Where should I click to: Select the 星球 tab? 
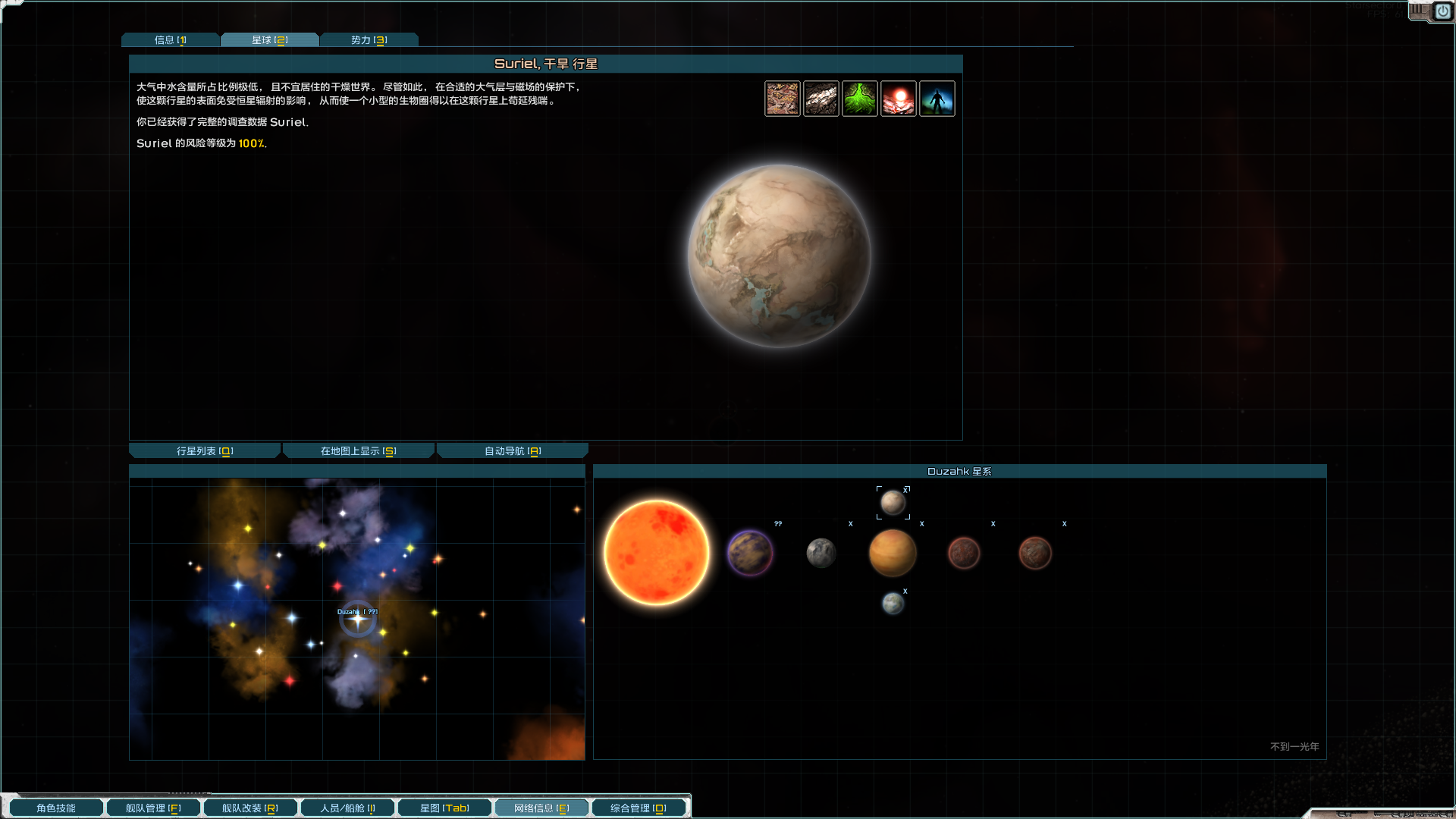269,40
